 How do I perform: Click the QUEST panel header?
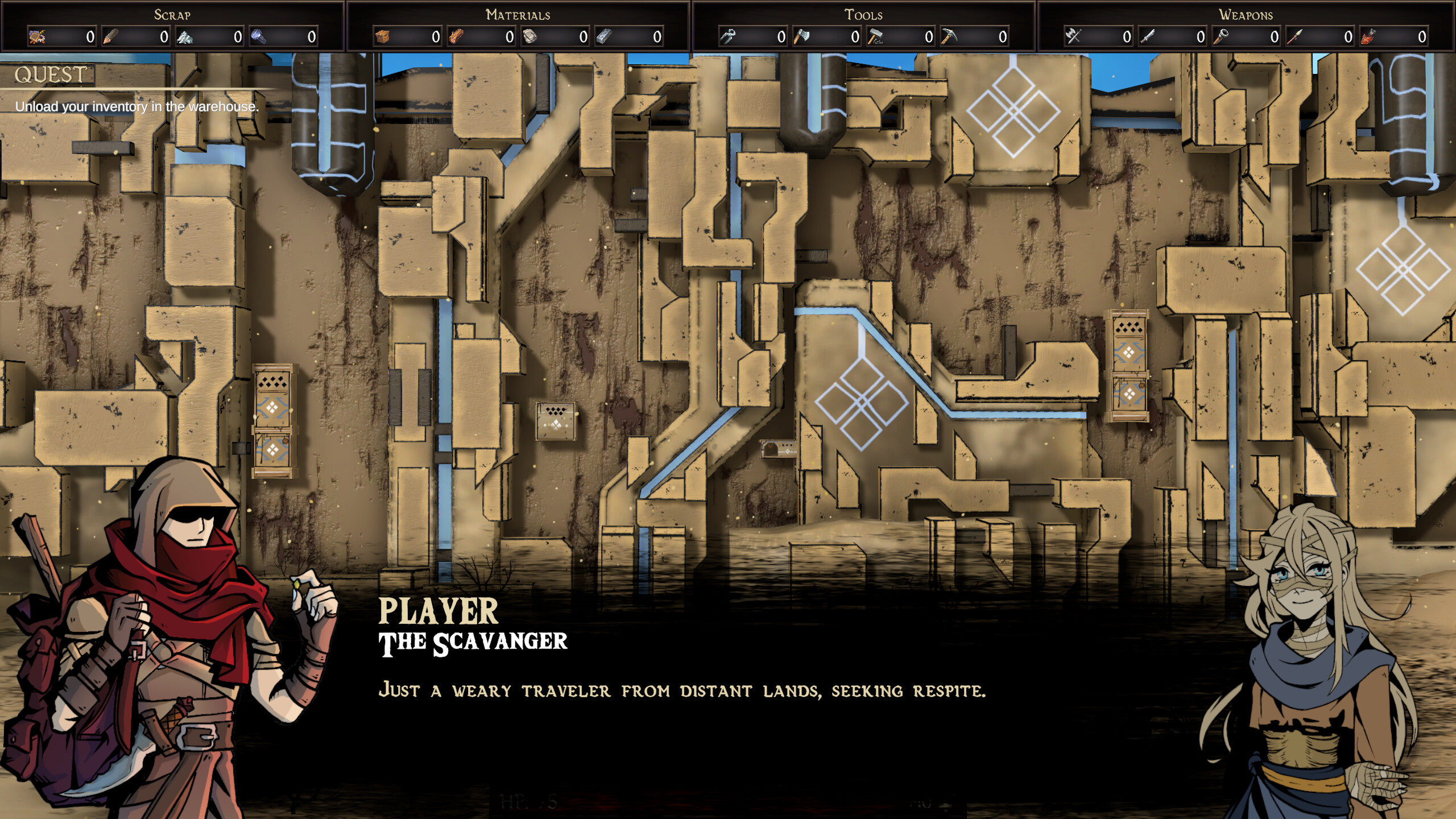point(50,74)
